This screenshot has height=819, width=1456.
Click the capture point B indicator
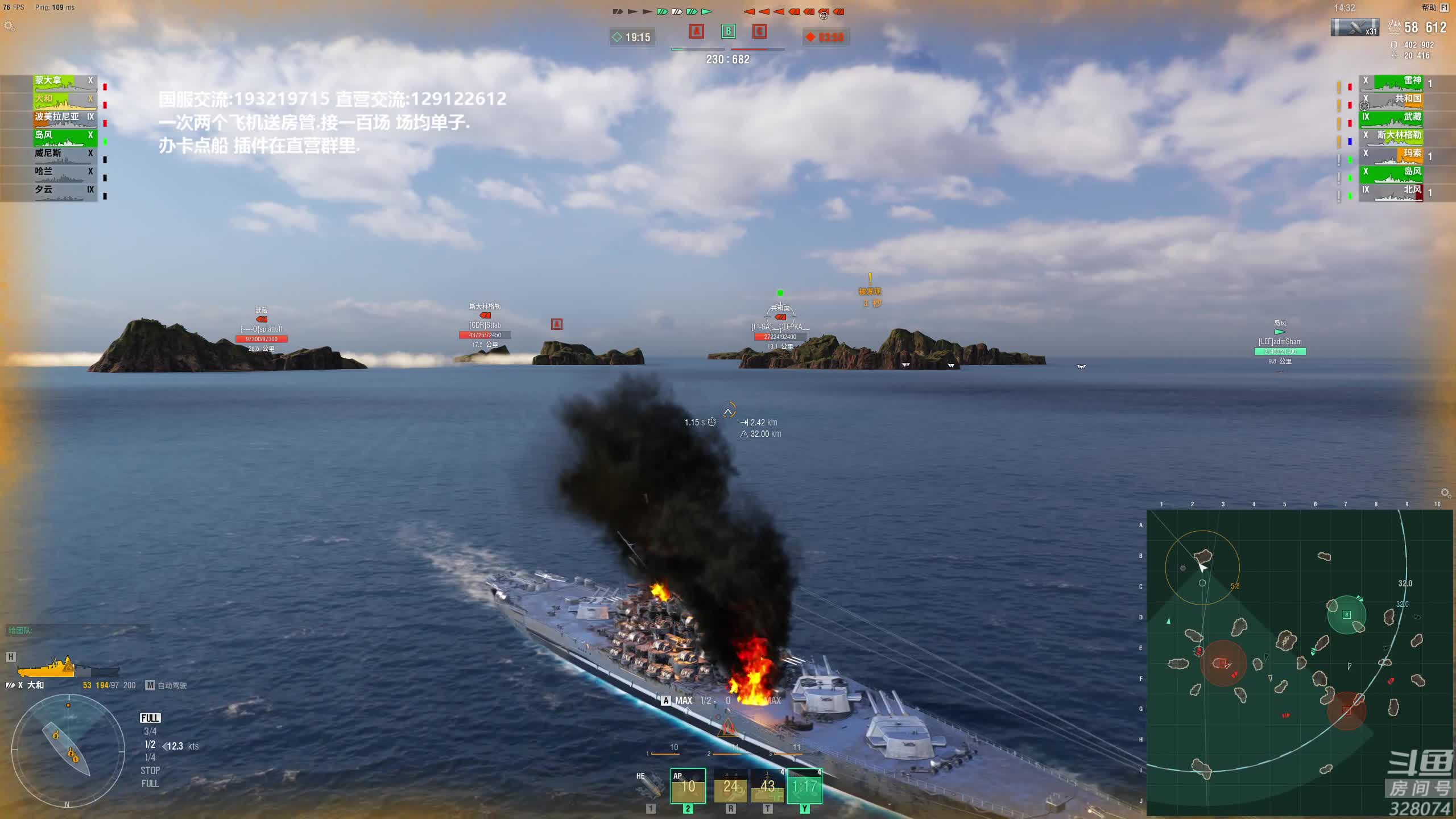[x=728, y=31]
